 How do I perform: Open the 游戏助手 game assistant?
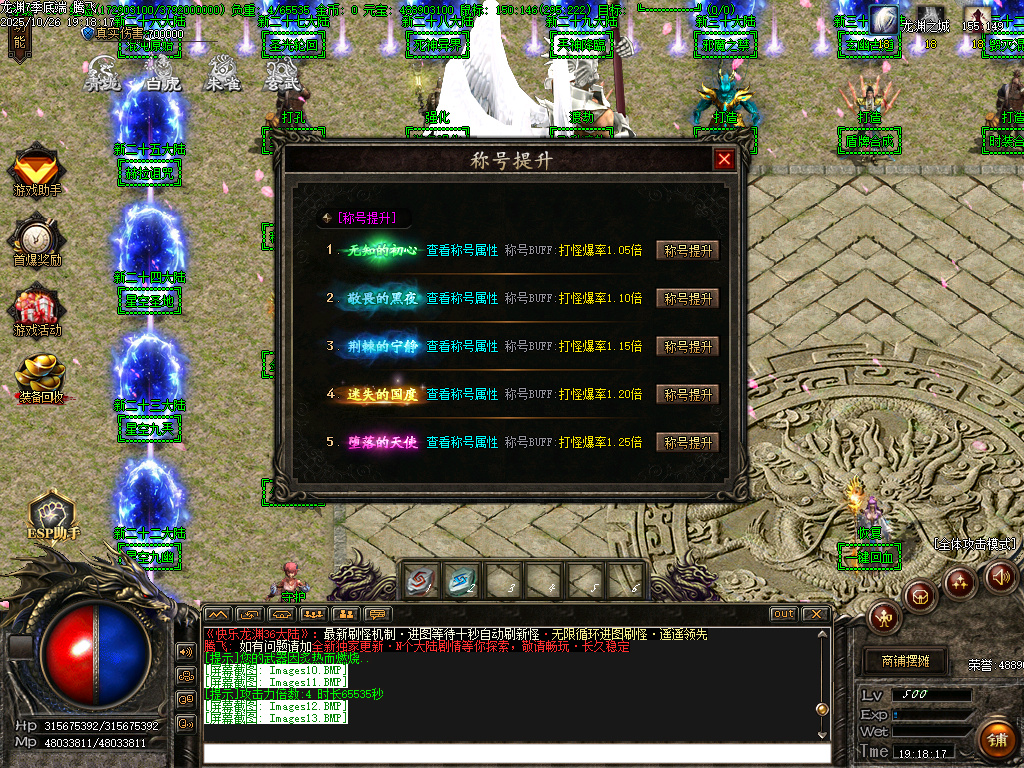37,170
